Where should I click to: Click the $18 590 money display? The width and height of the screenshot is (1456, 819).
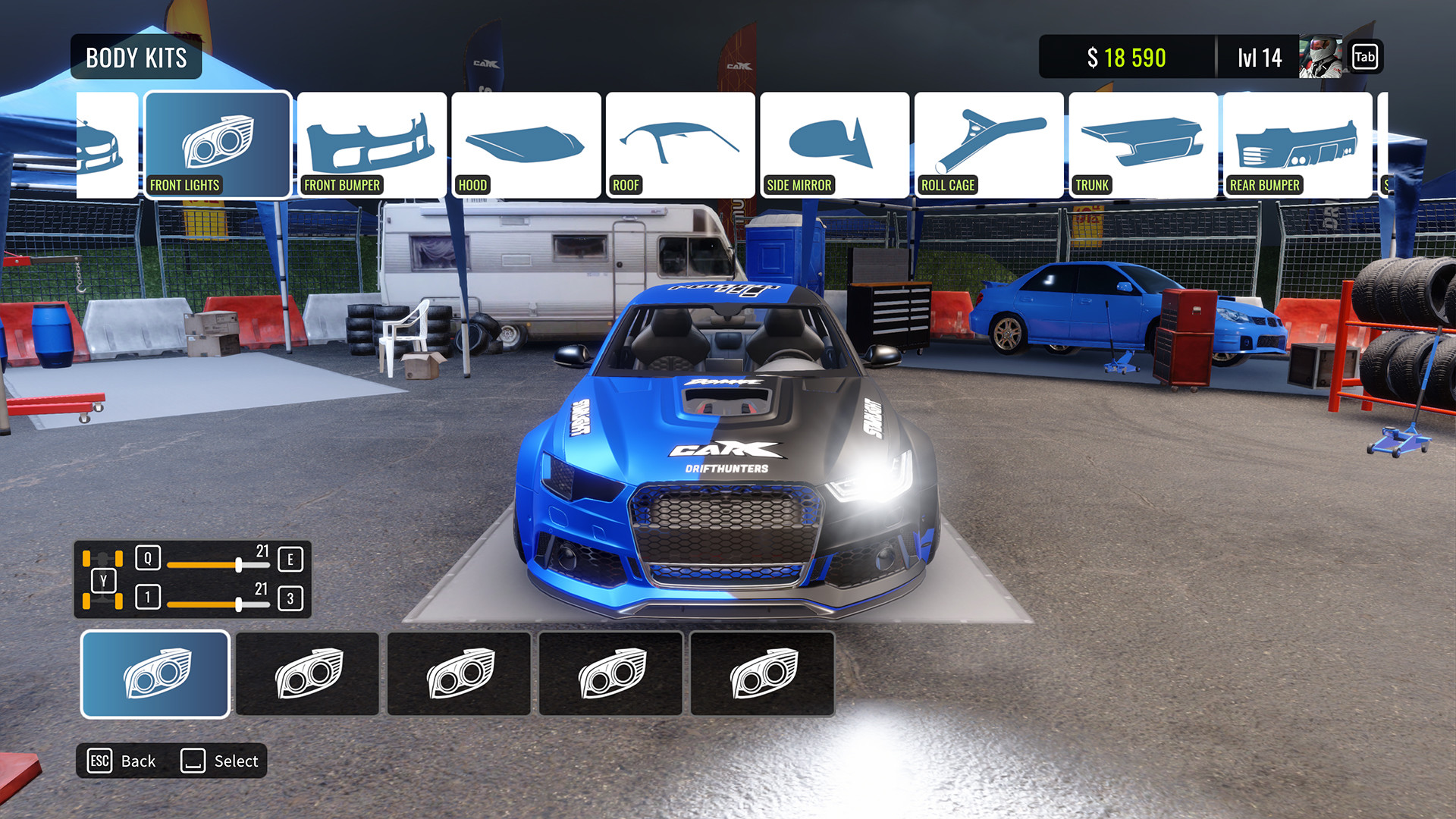coord(1127,56)
